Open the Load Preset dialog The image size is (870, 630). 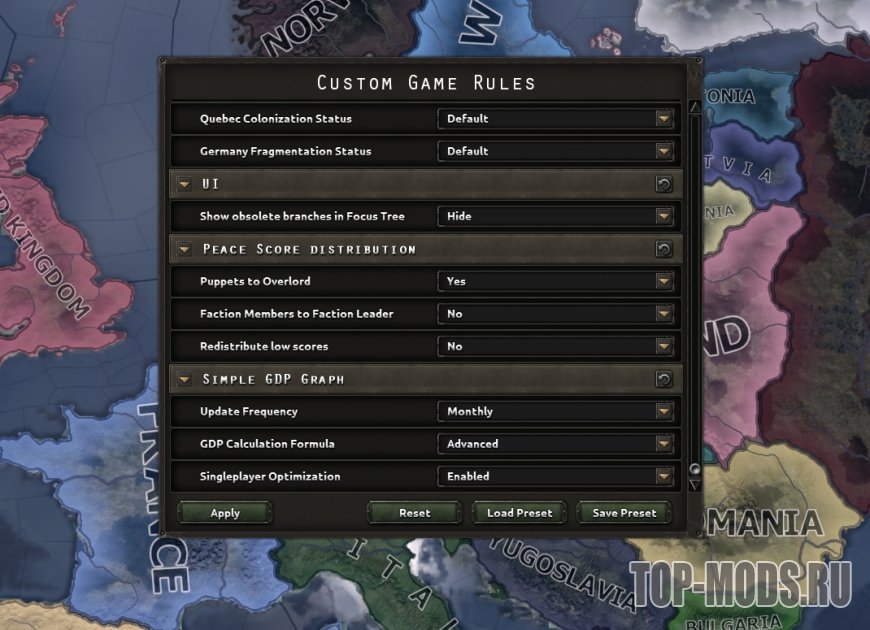(x=519, y=513)
